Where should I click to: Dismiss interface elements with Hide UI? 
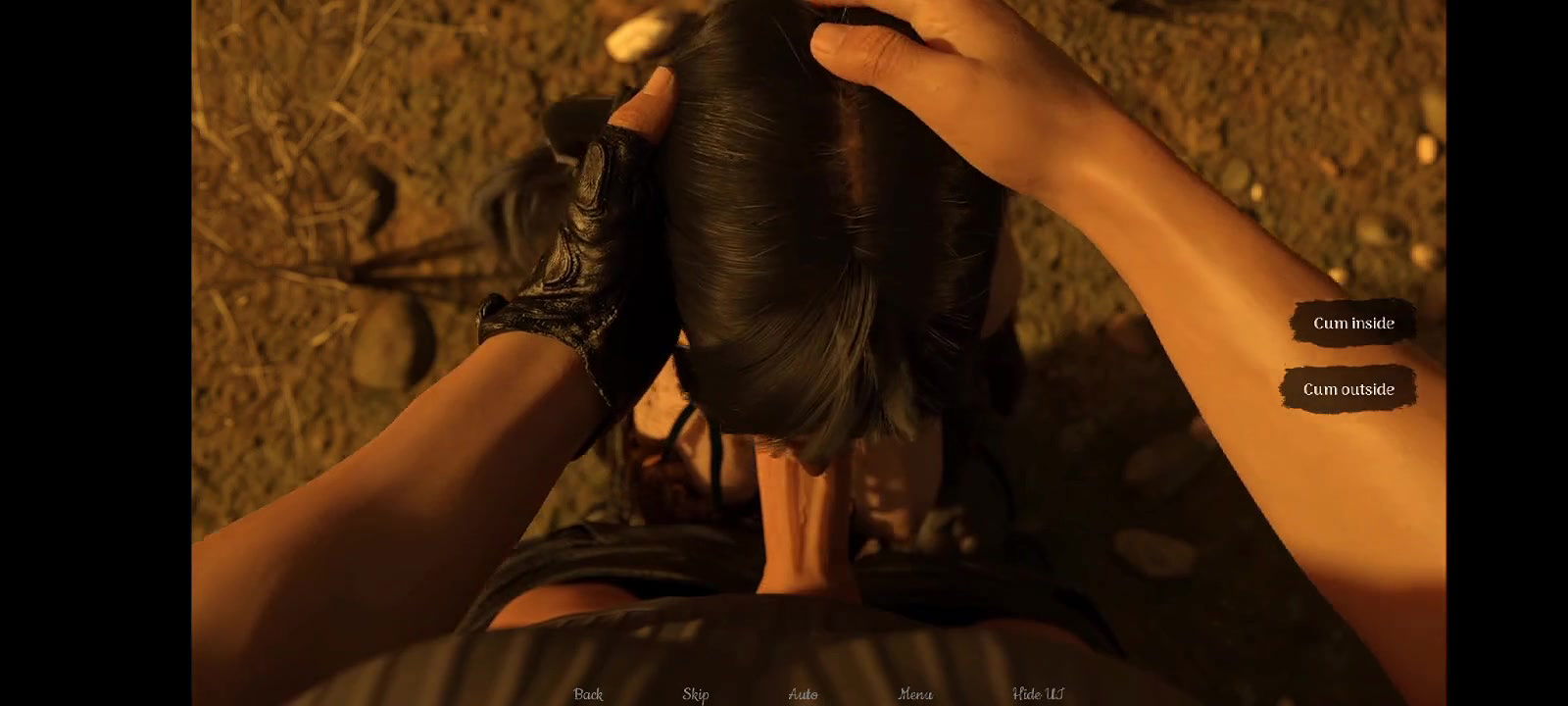tap(1037, 693)
